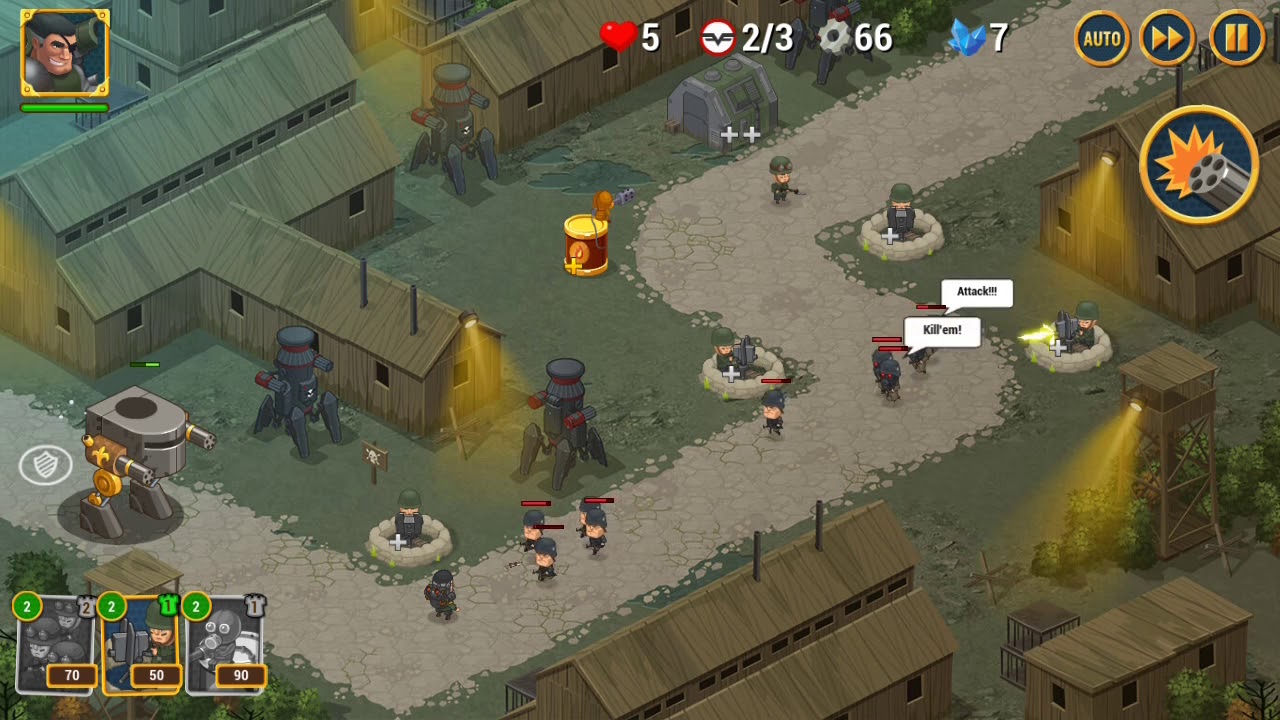Tap the shield icon beside the mech

[x=46, y=464]
